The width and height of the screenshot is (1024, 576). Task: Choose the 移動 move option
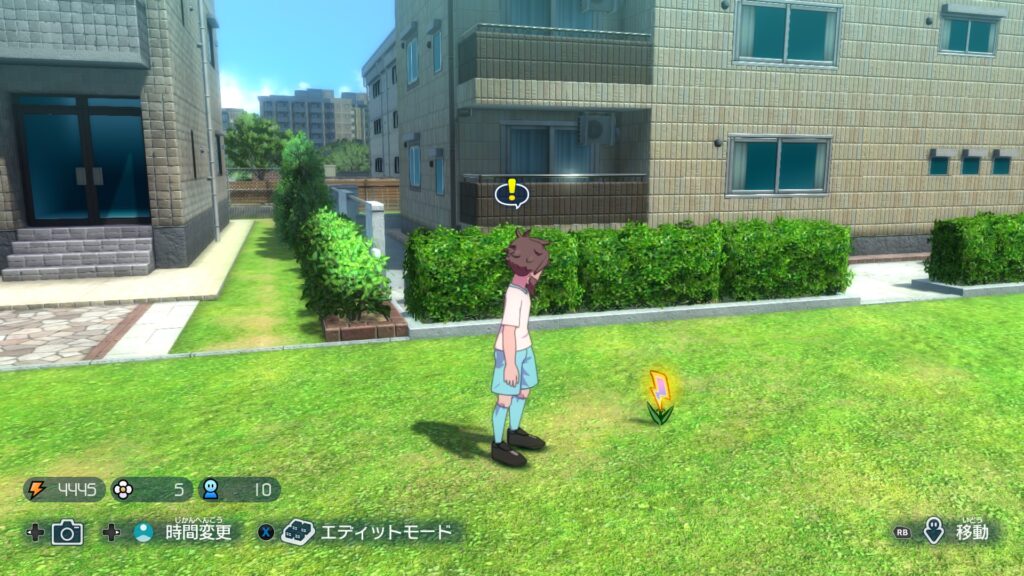coord(971,532)
